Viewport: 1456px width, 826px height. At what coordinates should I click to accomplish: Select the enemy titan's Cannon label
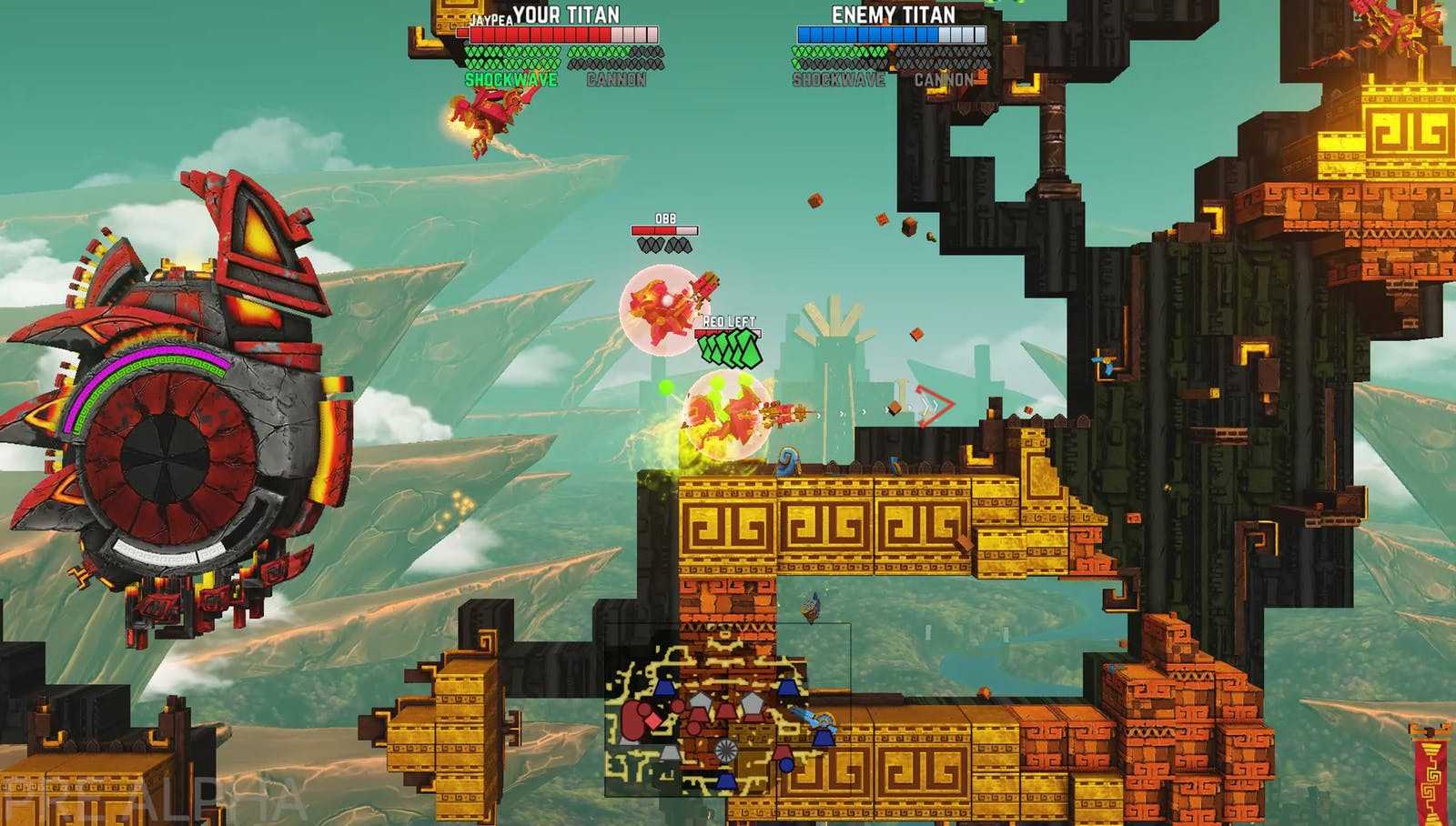pos(944,80)
